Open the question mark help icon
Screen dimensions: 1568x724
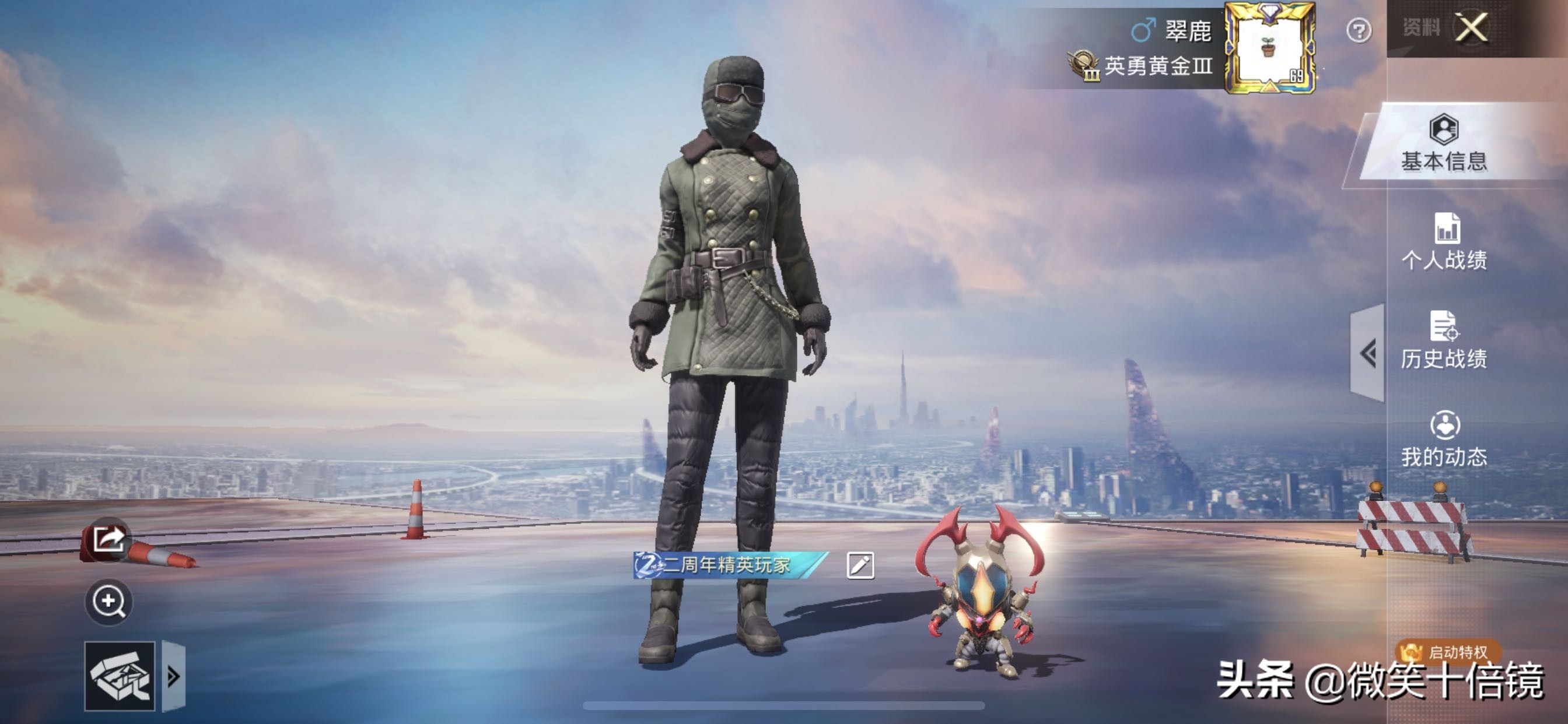click(x=1359, y=30)
